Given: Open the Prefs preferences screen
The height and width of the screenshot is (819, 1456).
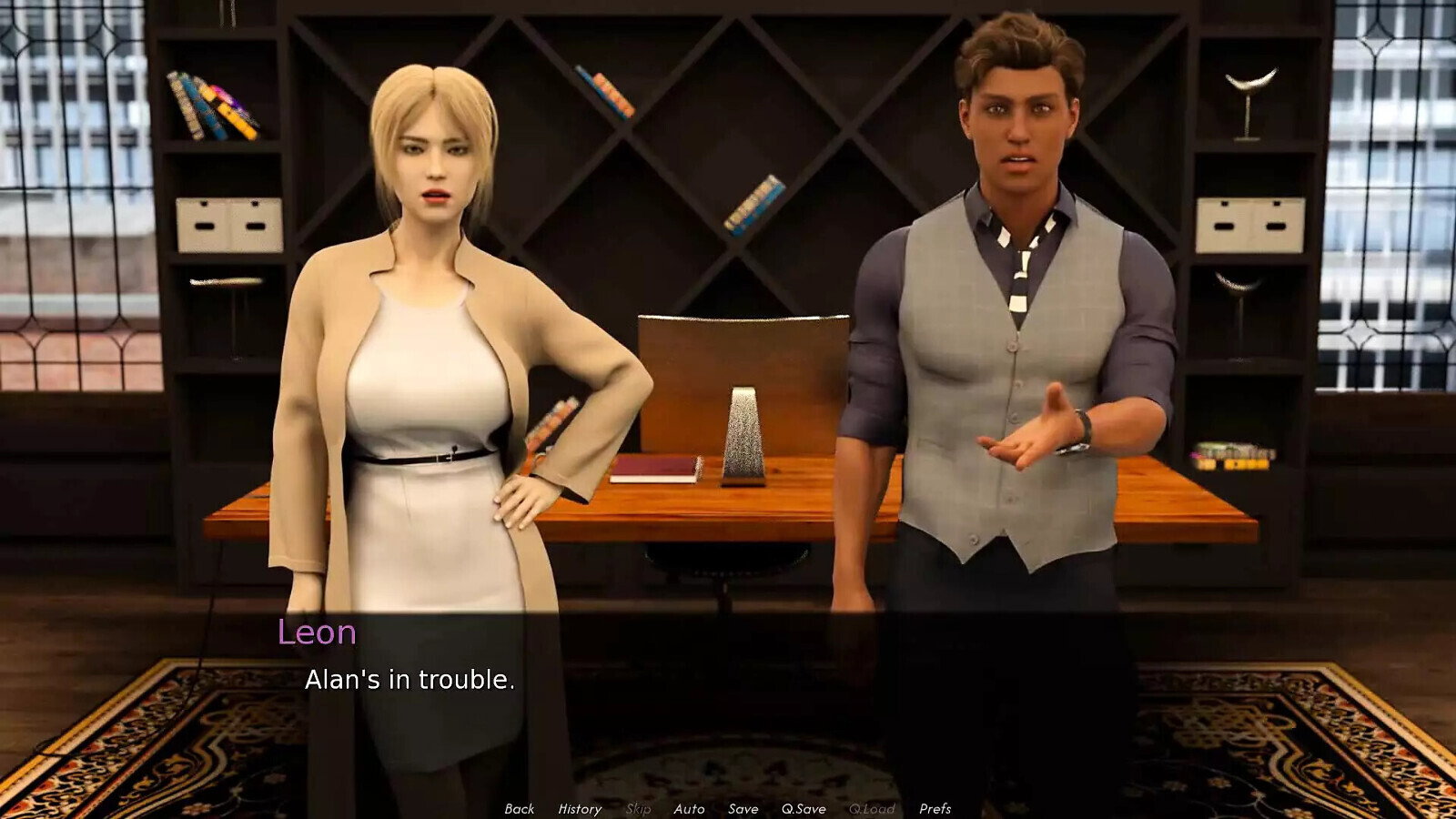Looking at the screenshot, I should [935, 808].
